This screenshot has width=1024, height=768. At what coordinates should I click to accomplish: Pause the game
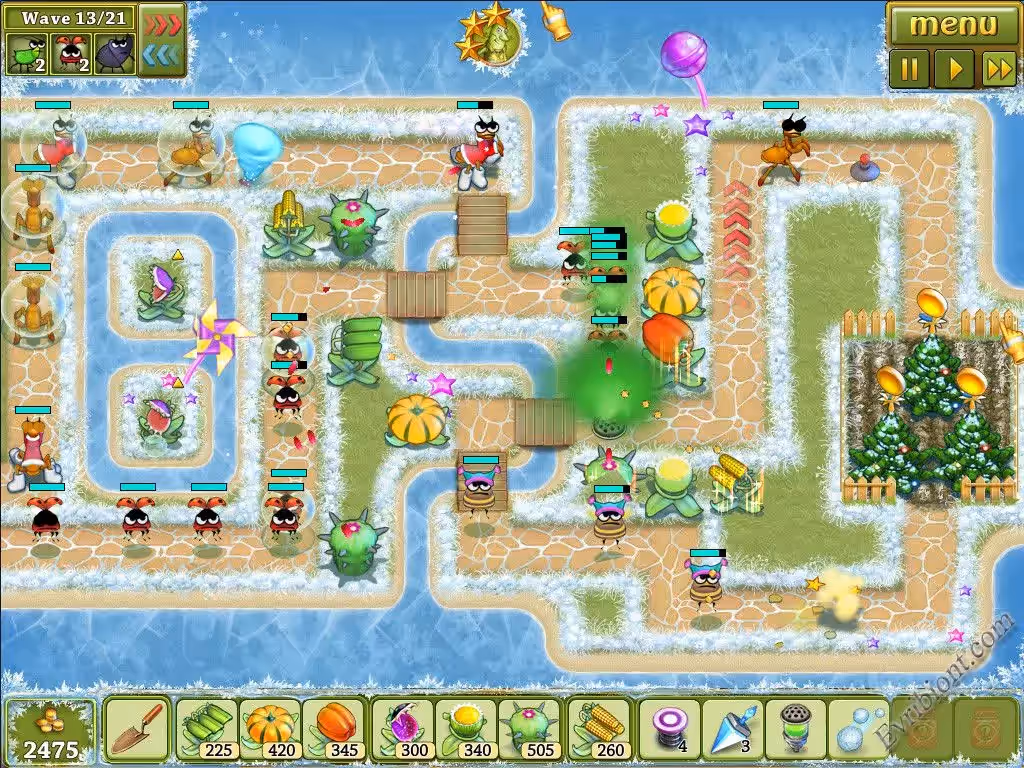[x=910, y=69]
